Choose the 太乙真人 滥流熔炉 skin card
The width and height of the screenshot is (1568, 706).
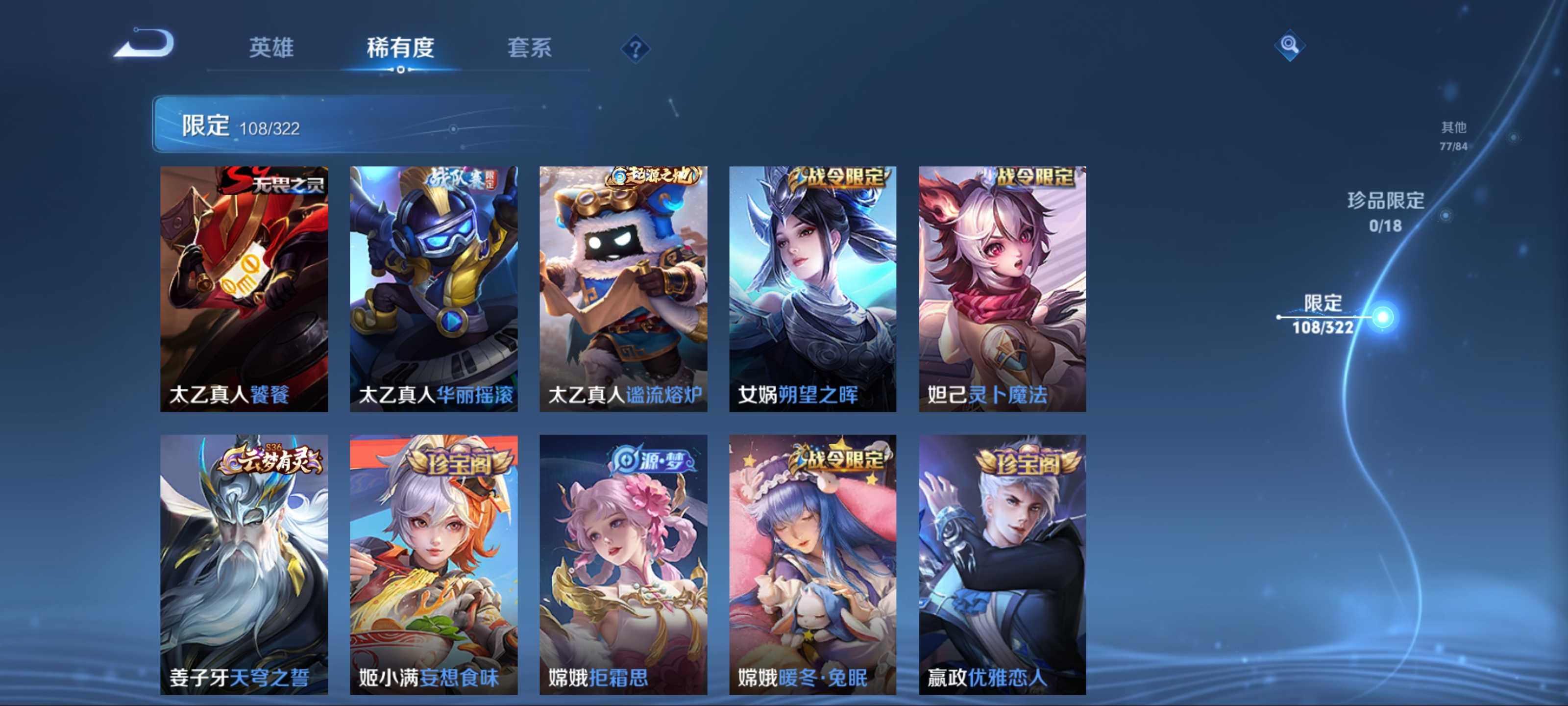(x=623, y=289)
